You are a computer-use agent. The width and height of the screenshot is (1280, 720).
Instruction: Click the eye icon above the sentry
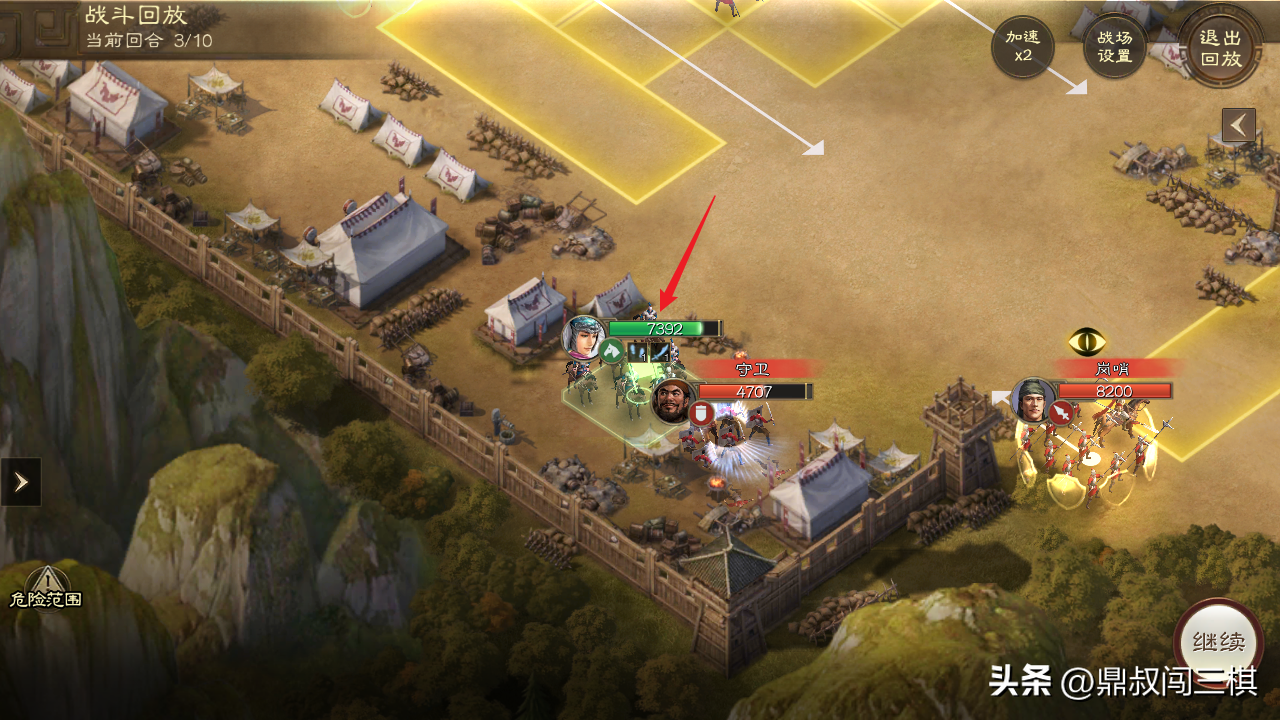(x=1086, y=342)
